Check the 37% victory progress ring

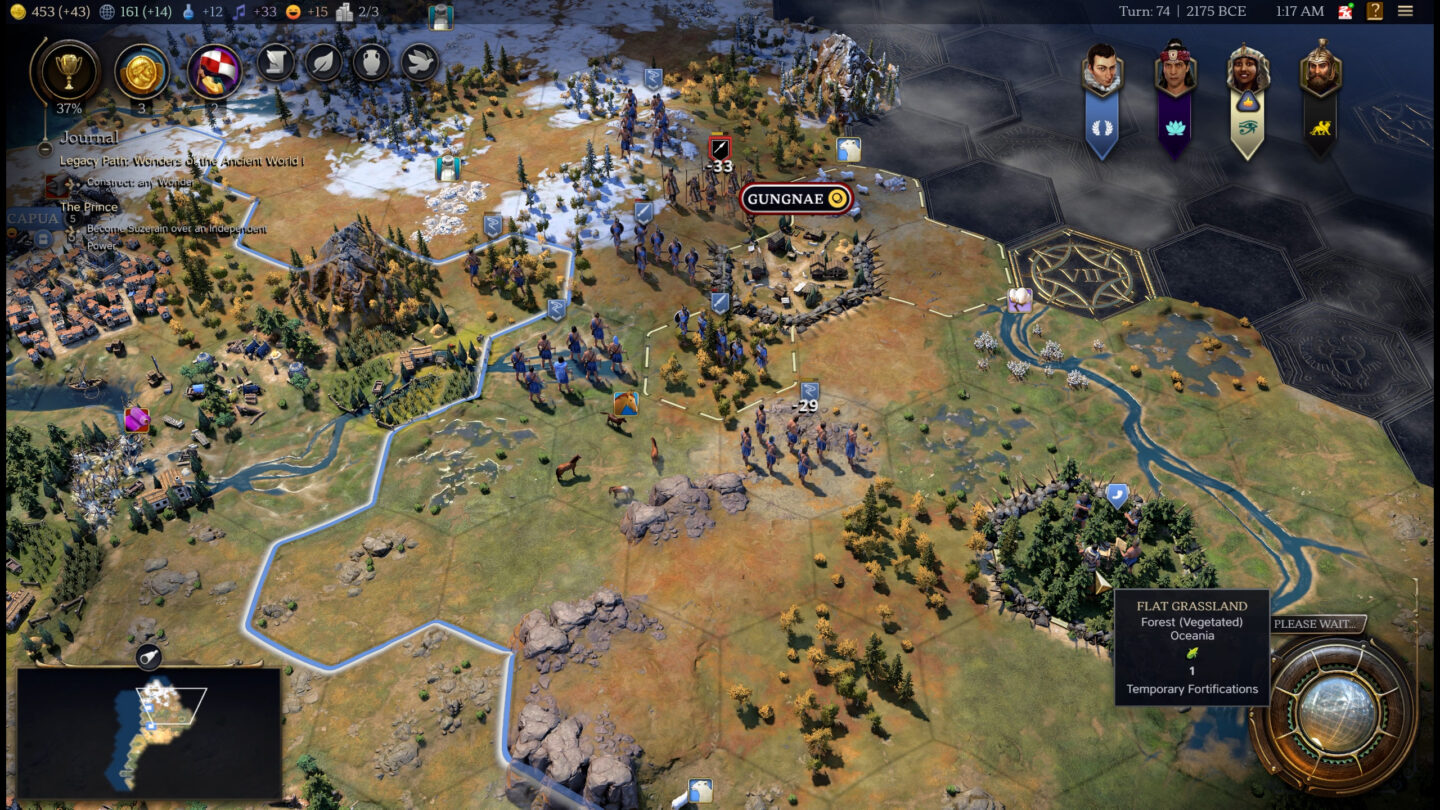click(x=67, y=72)
